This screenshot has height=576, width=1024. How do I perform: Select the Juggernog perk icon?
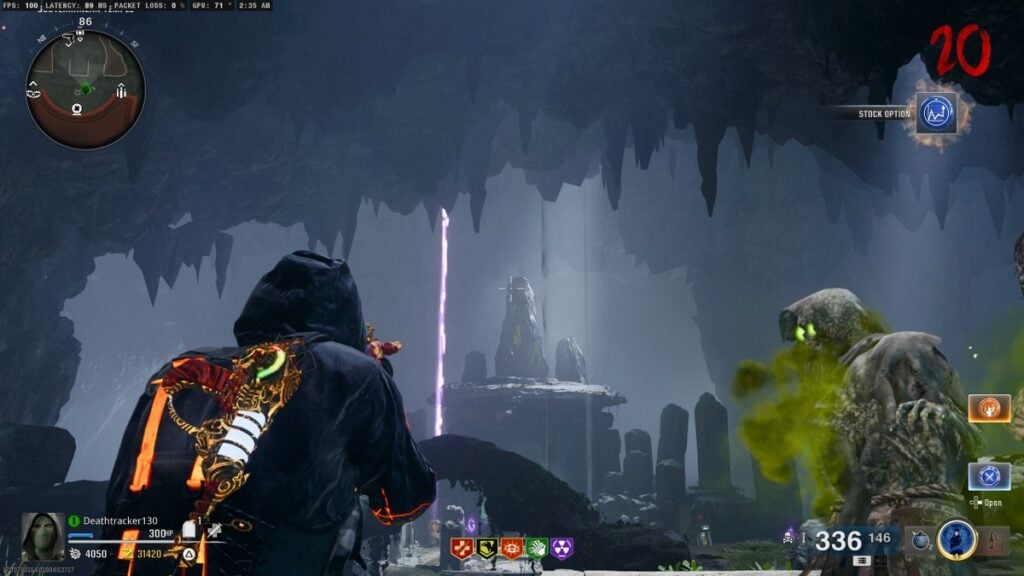[462, 548]
